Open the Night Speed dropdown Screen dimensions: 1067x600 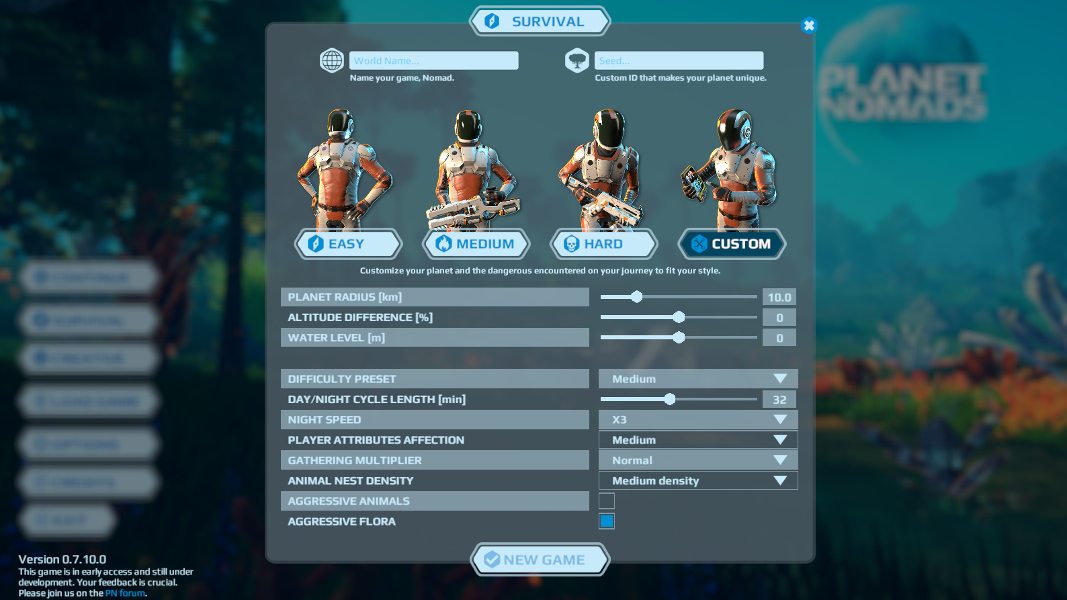tap(698, 420)
